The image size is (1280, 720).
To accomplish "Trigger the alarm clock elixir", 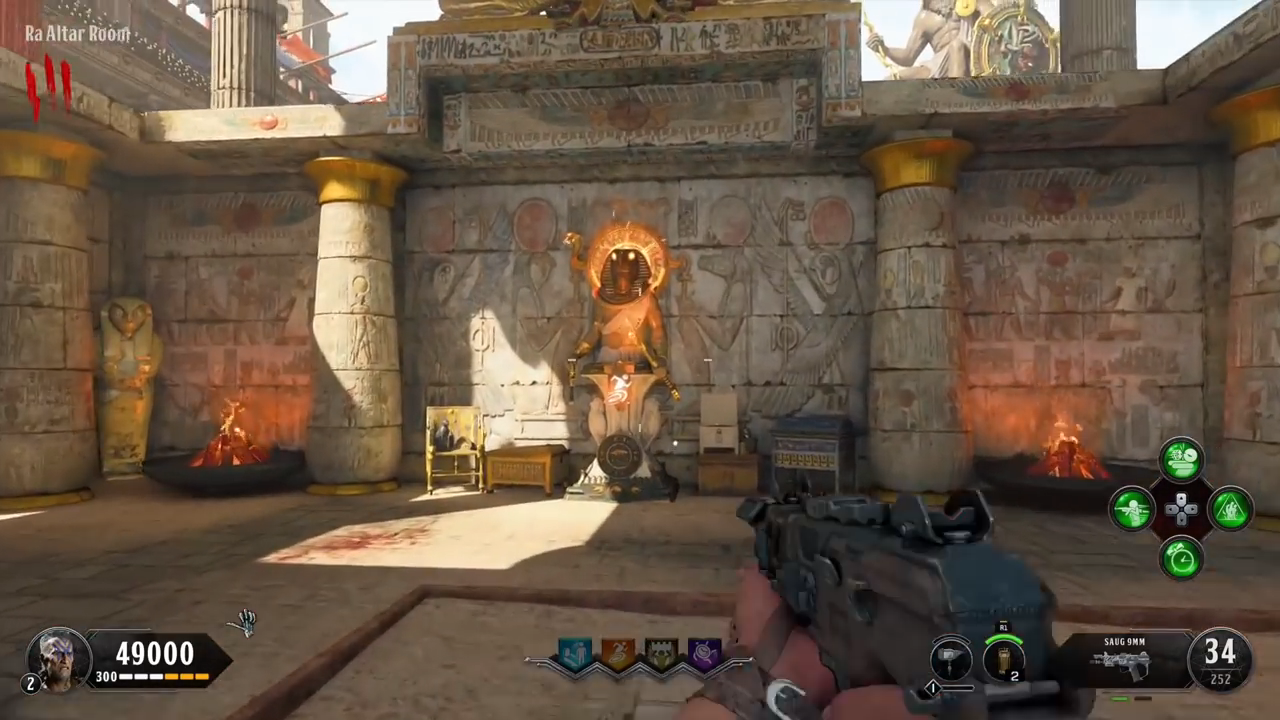I will tap(1181, 557).
